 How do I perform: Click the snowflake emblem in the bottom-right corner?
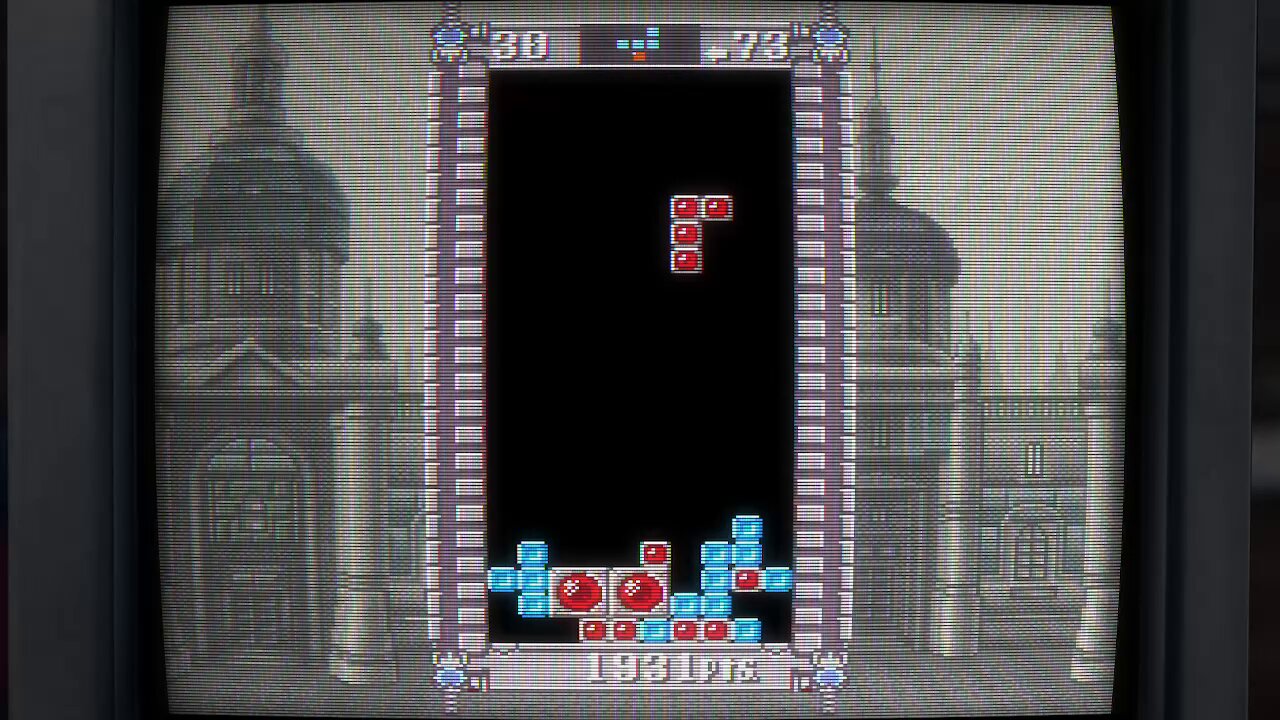[830, 672]
